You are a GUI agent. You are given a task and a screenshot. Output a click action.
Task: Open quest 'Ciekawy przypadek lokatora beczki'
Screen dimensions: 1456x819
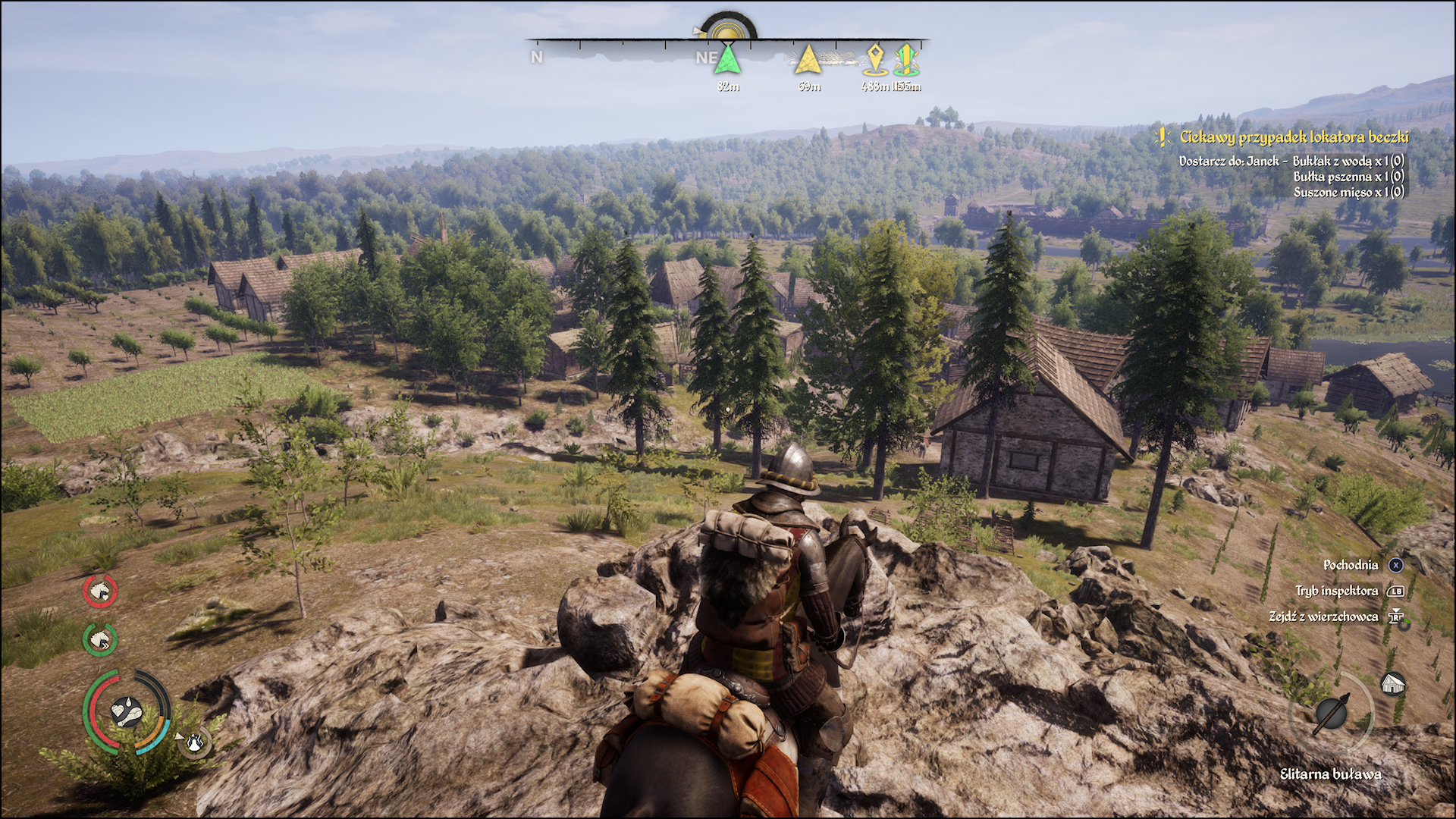point(1294,137)
